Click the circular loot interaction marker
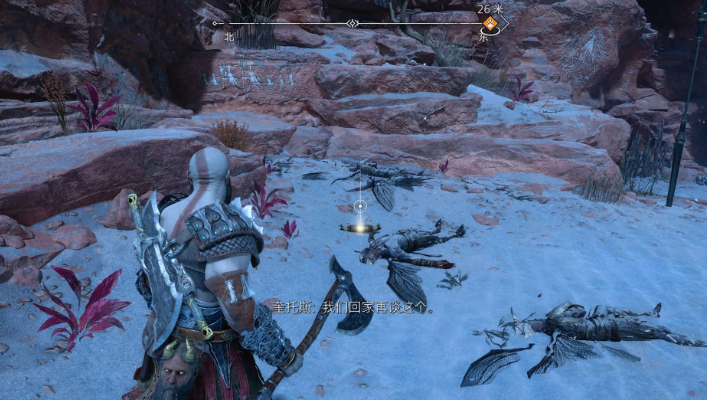Image resolution: width=707 pixels, height=400 pixels. coord(359,208)
